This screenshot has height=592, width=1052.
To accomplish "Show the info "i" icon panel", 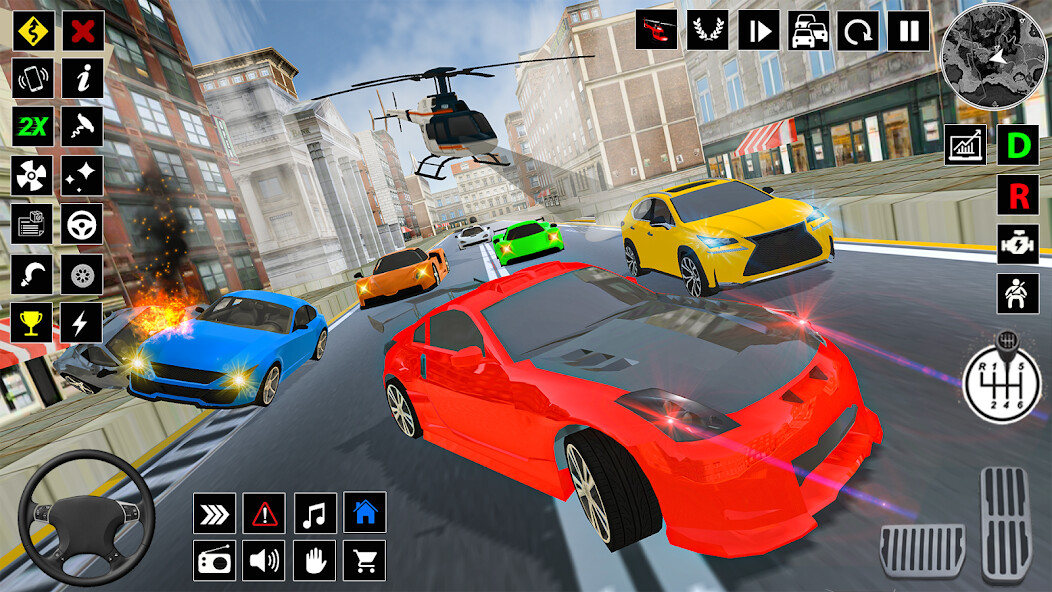I will (x=83, y=78).
